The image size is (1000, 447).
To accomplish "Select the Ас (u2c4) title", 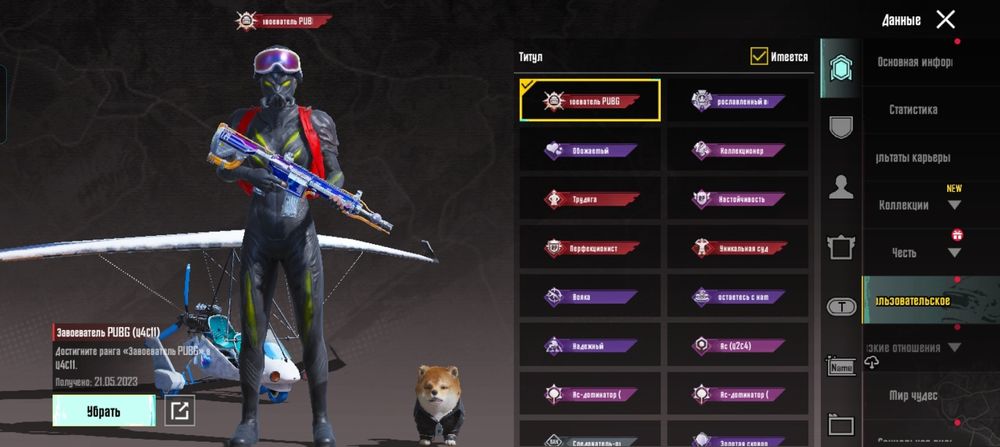I will pyautogui.click(x=738, y=345).
